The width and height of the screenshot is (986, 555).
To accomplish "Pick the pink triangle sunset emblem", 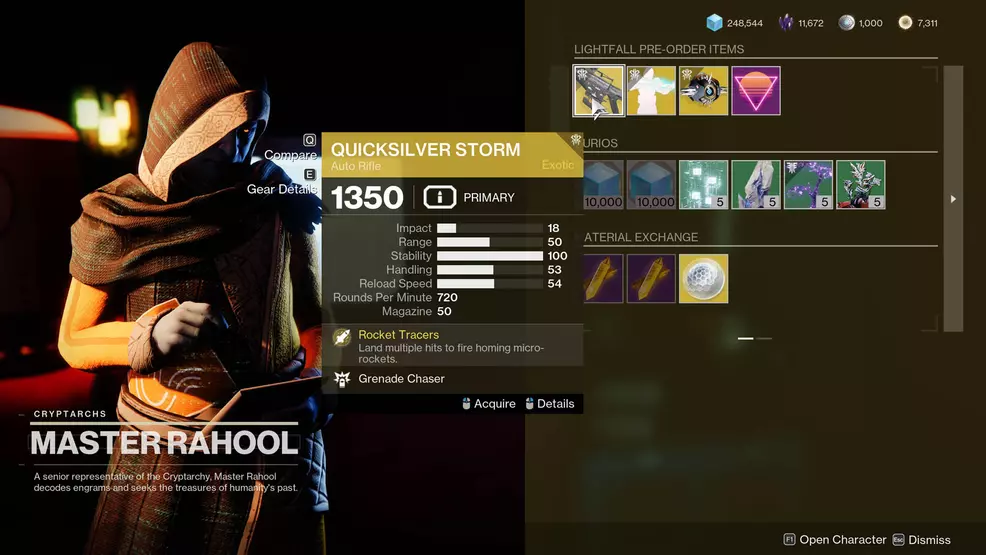I will (756, 91).
